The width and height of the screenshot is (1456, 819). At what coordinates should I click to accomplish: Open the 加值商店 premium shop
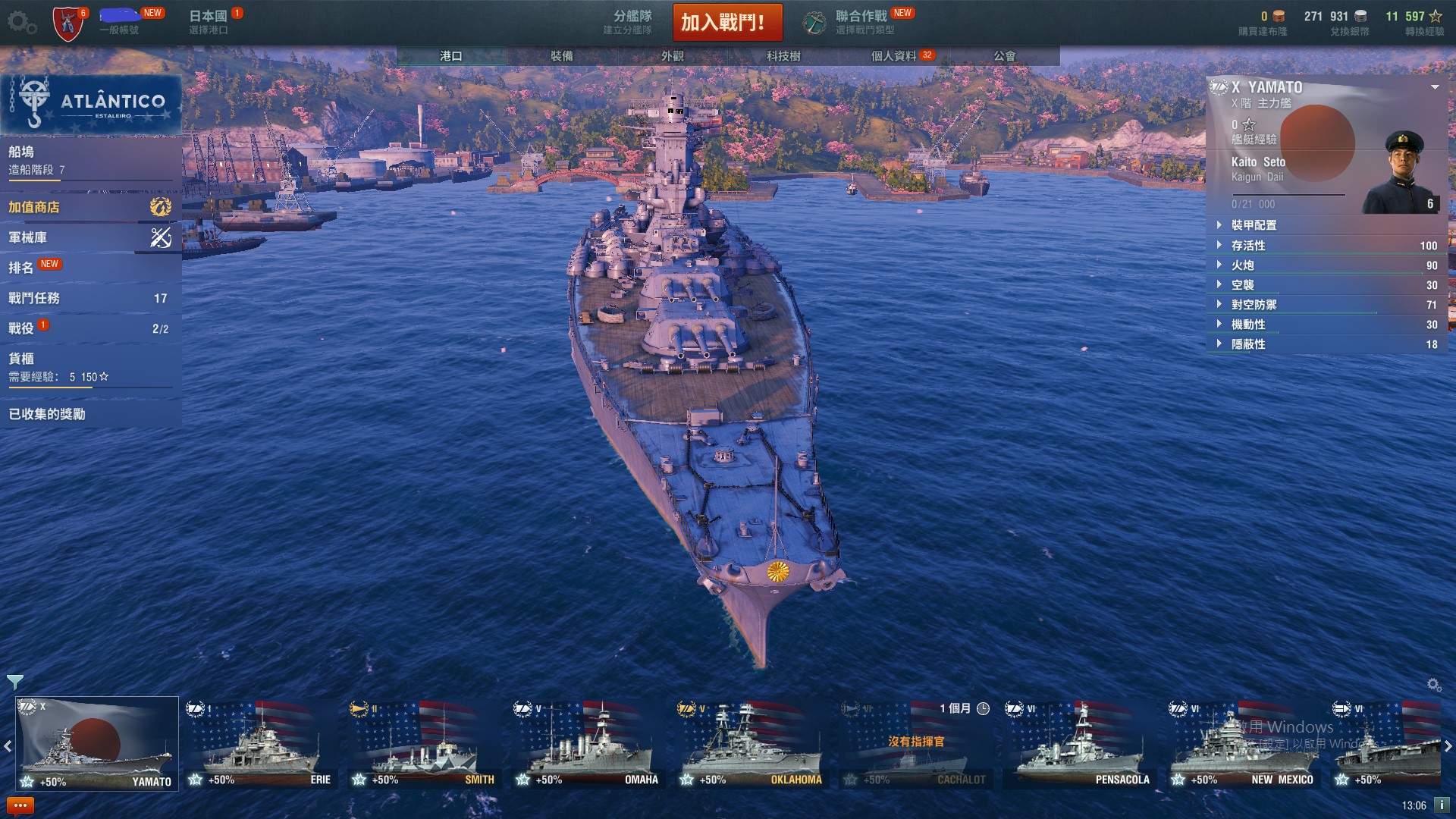coord(89,207)
